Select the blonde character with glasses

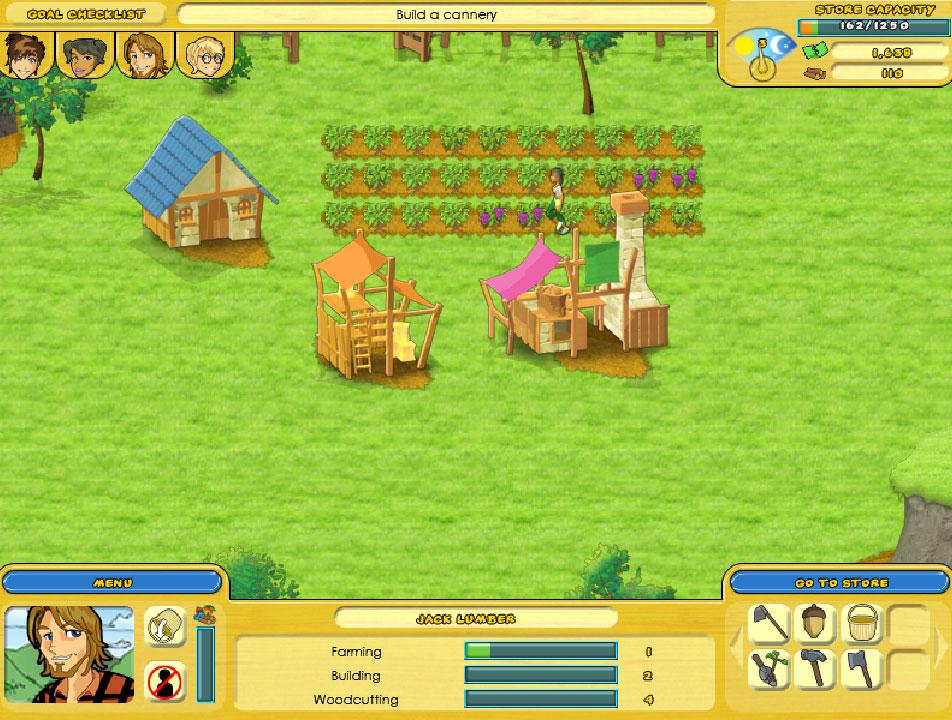tap(203, 55)
